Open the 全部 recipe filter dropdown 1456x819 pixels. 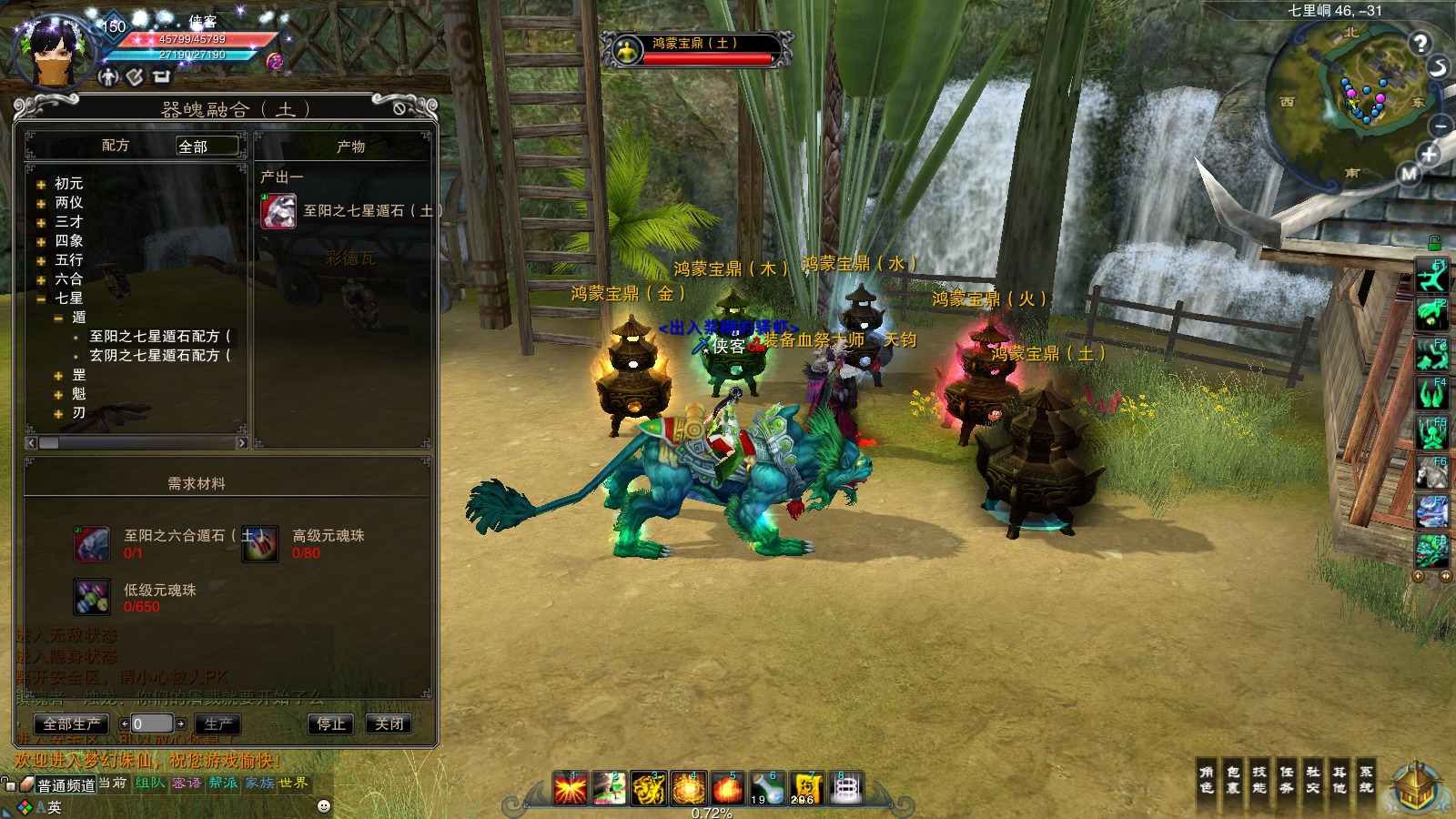click(207, 146)
